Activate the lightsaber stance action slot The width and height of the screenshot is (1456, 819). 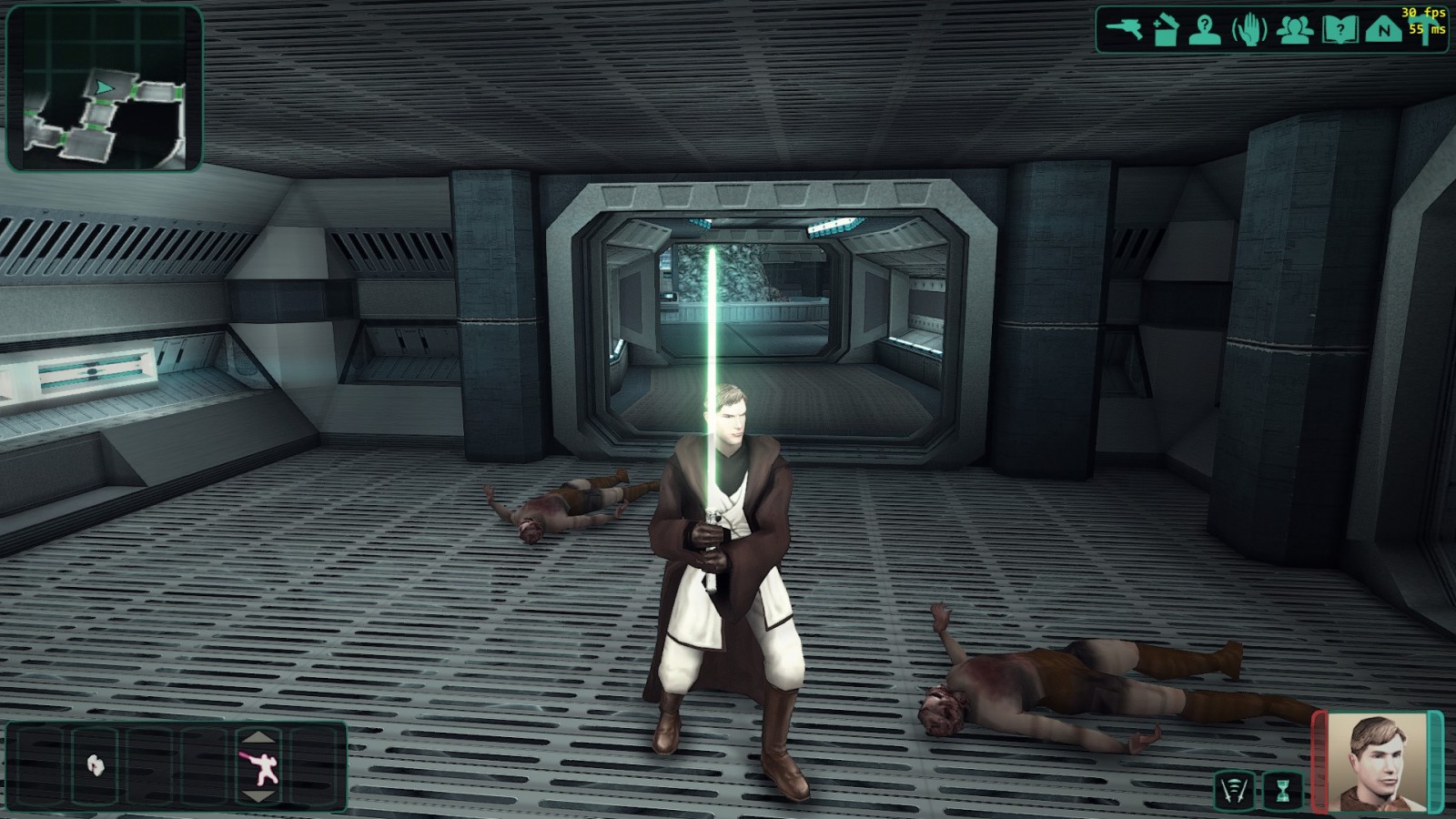(260, 766)
